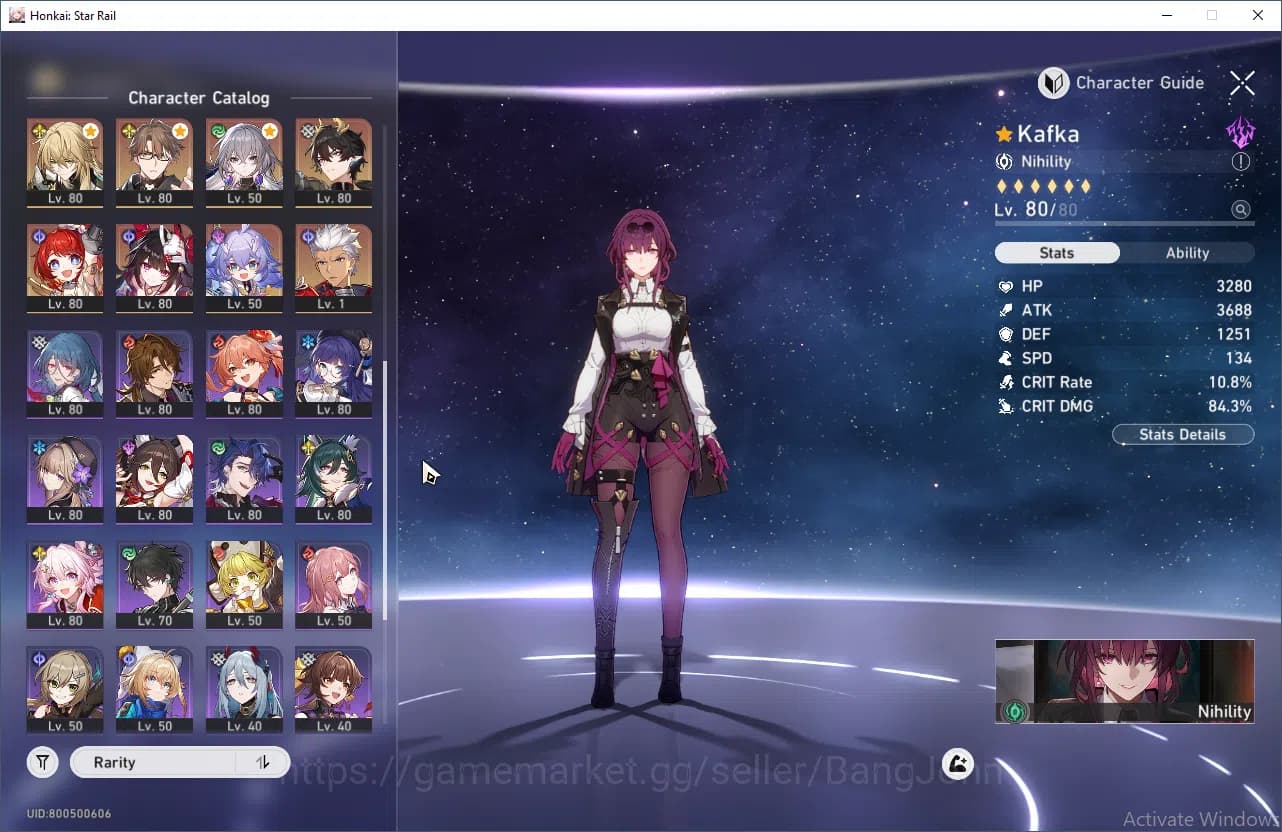The width and height of the screenshot is (1282, 832).
Task: Select the Stats tab
Action: [1057, 252]
